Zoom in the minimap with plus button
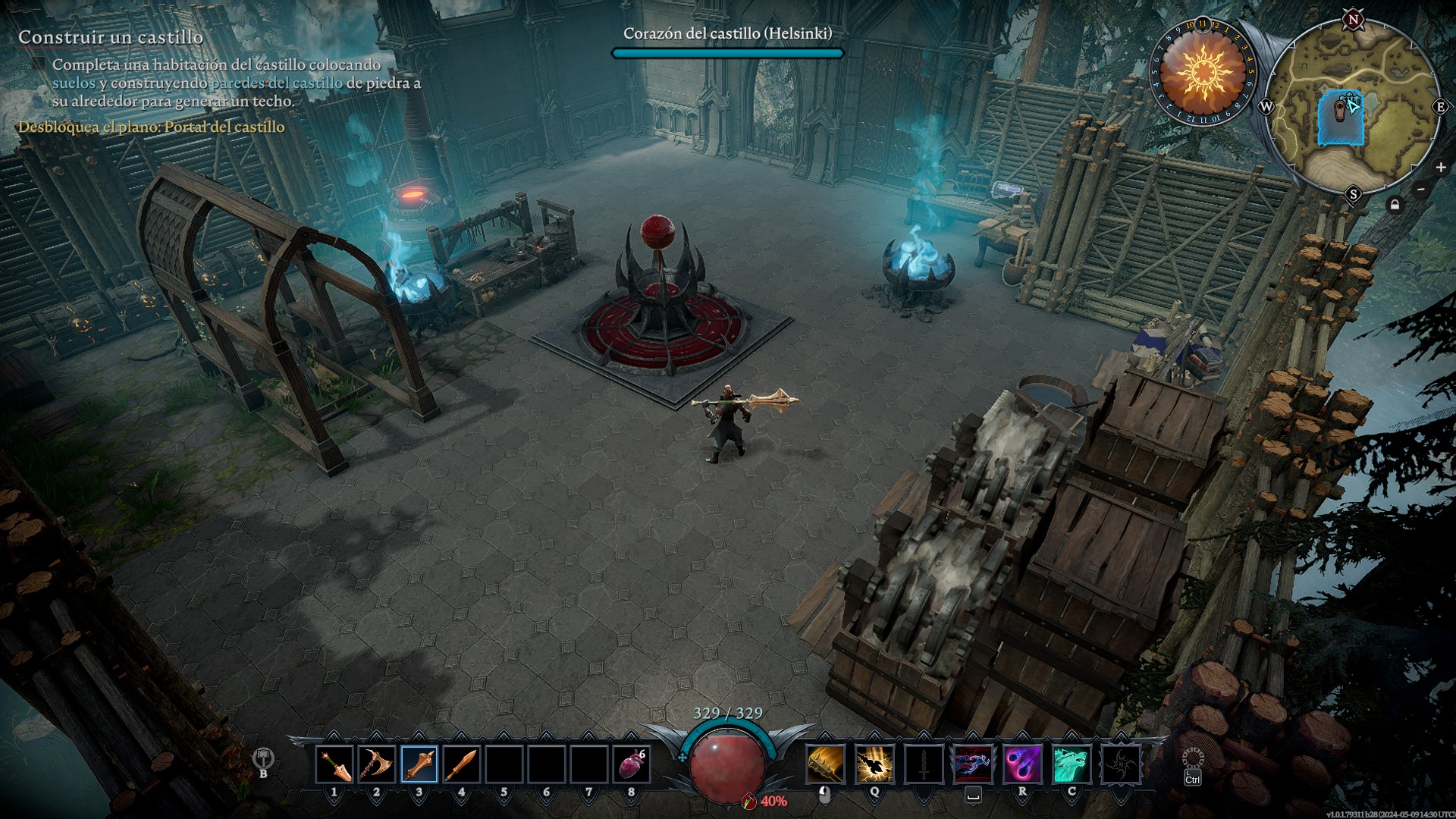The image size is (1456, 819). point(1440,168)
